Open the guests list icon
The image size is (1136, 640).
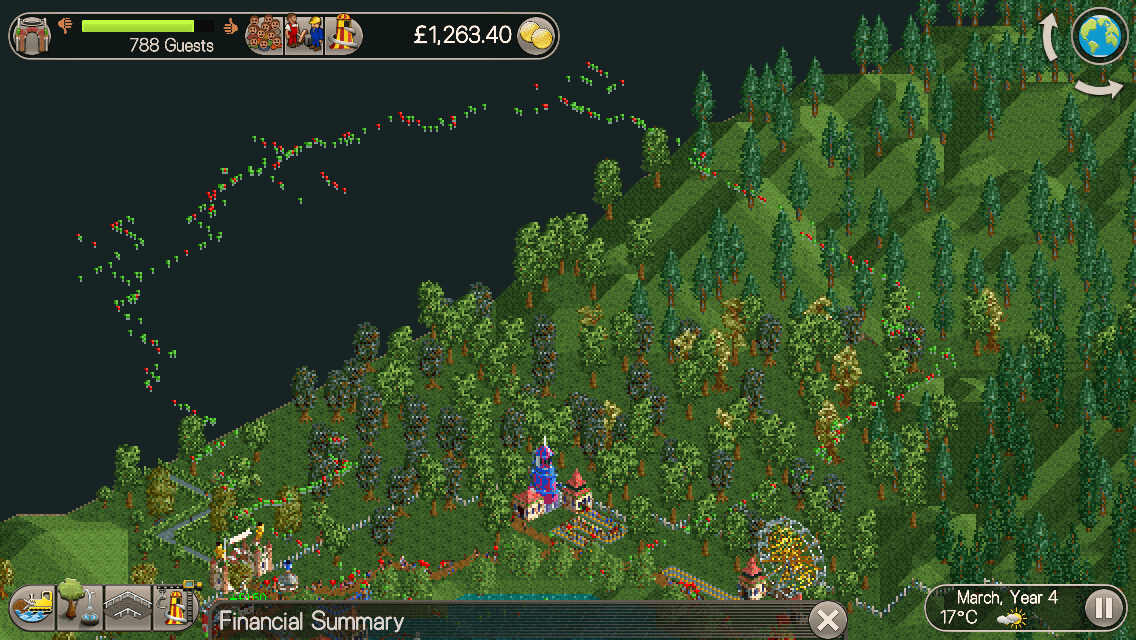click(x=264, y=35)
